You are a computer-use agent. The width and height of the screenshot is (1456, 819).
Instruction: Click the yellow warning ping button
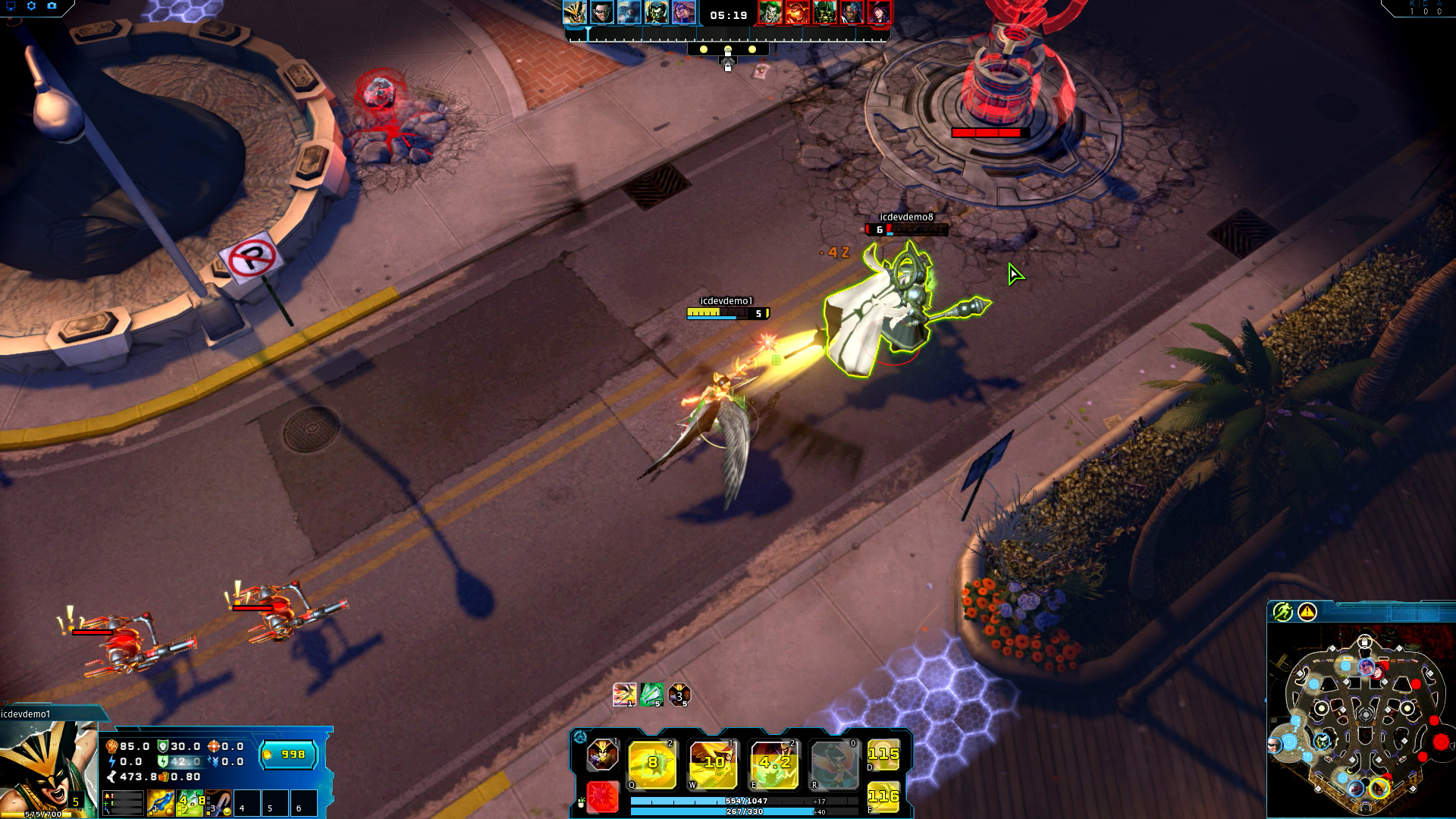1307,612
